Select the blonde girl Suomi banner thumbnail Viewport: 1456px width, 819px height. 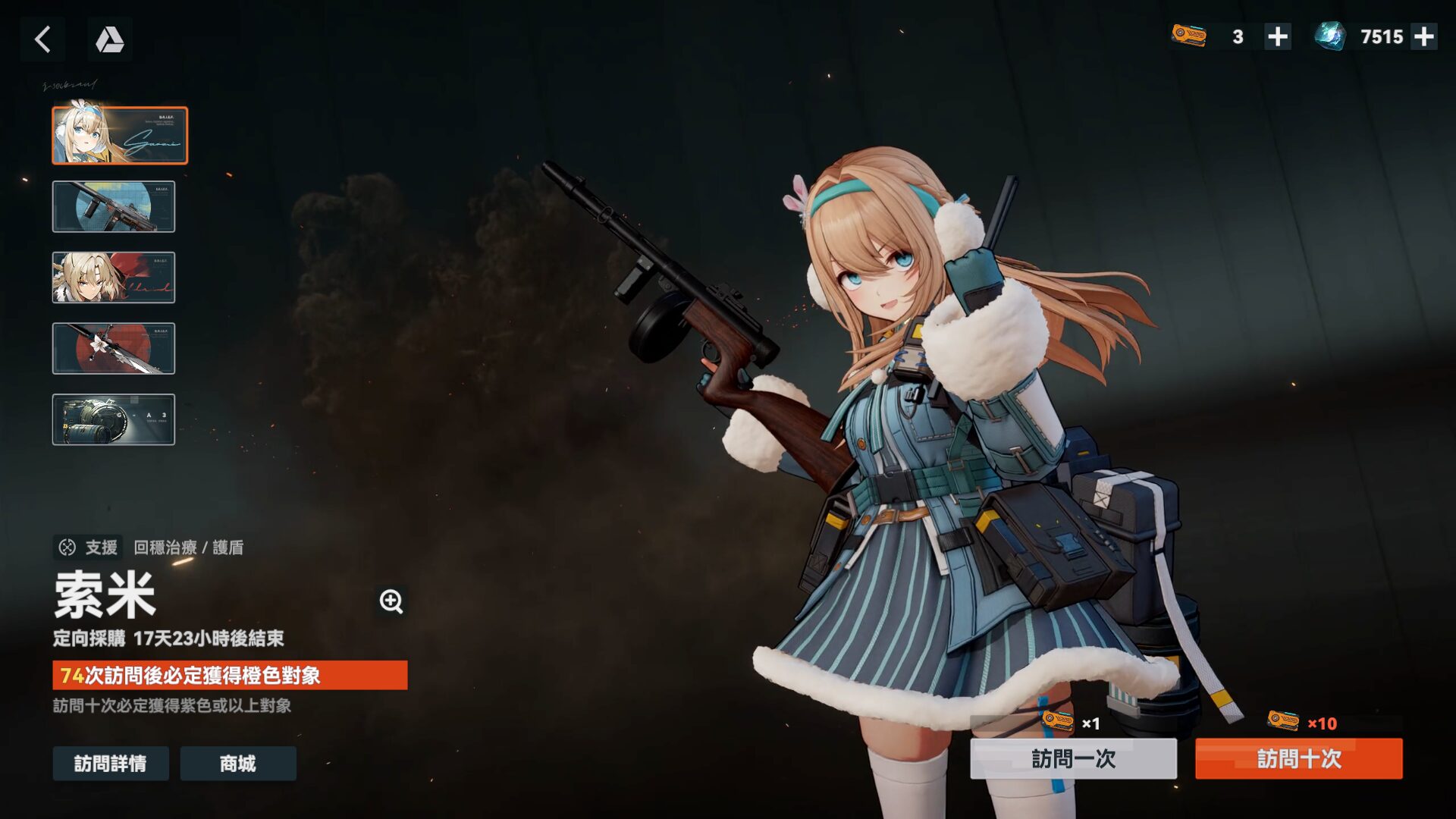click(120, 136)
